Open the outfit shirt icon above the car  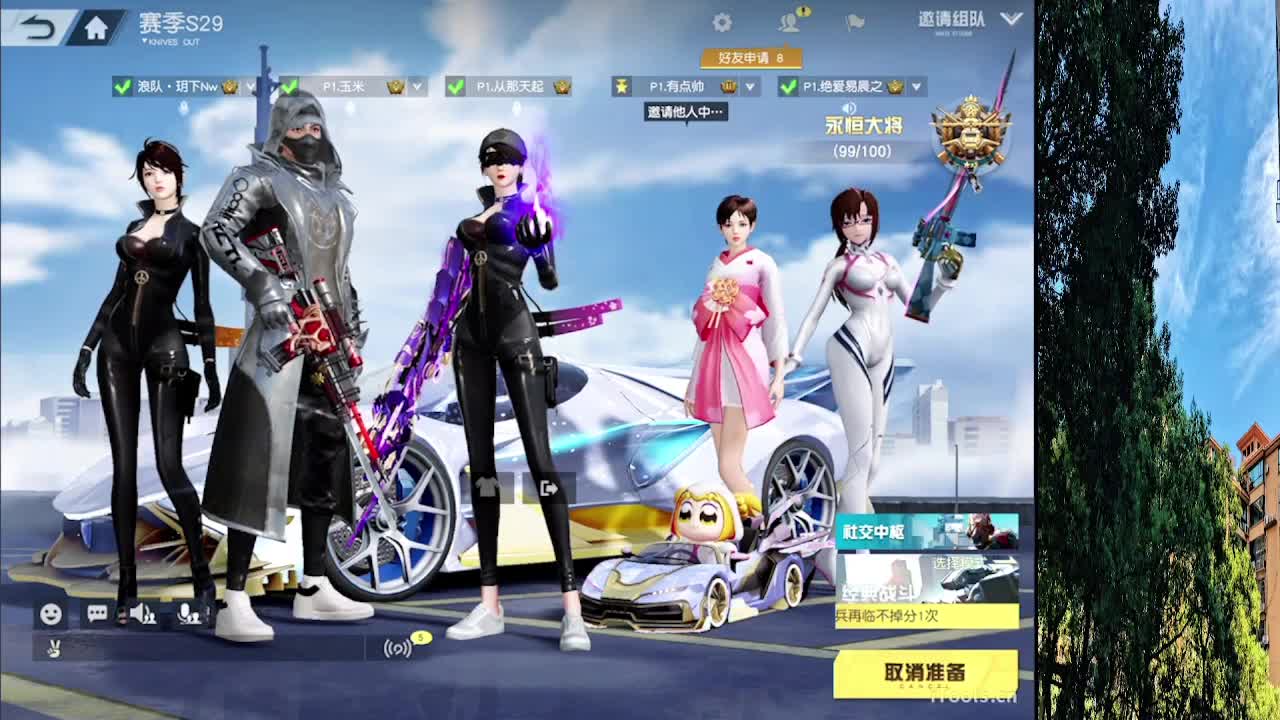[488, 487]
